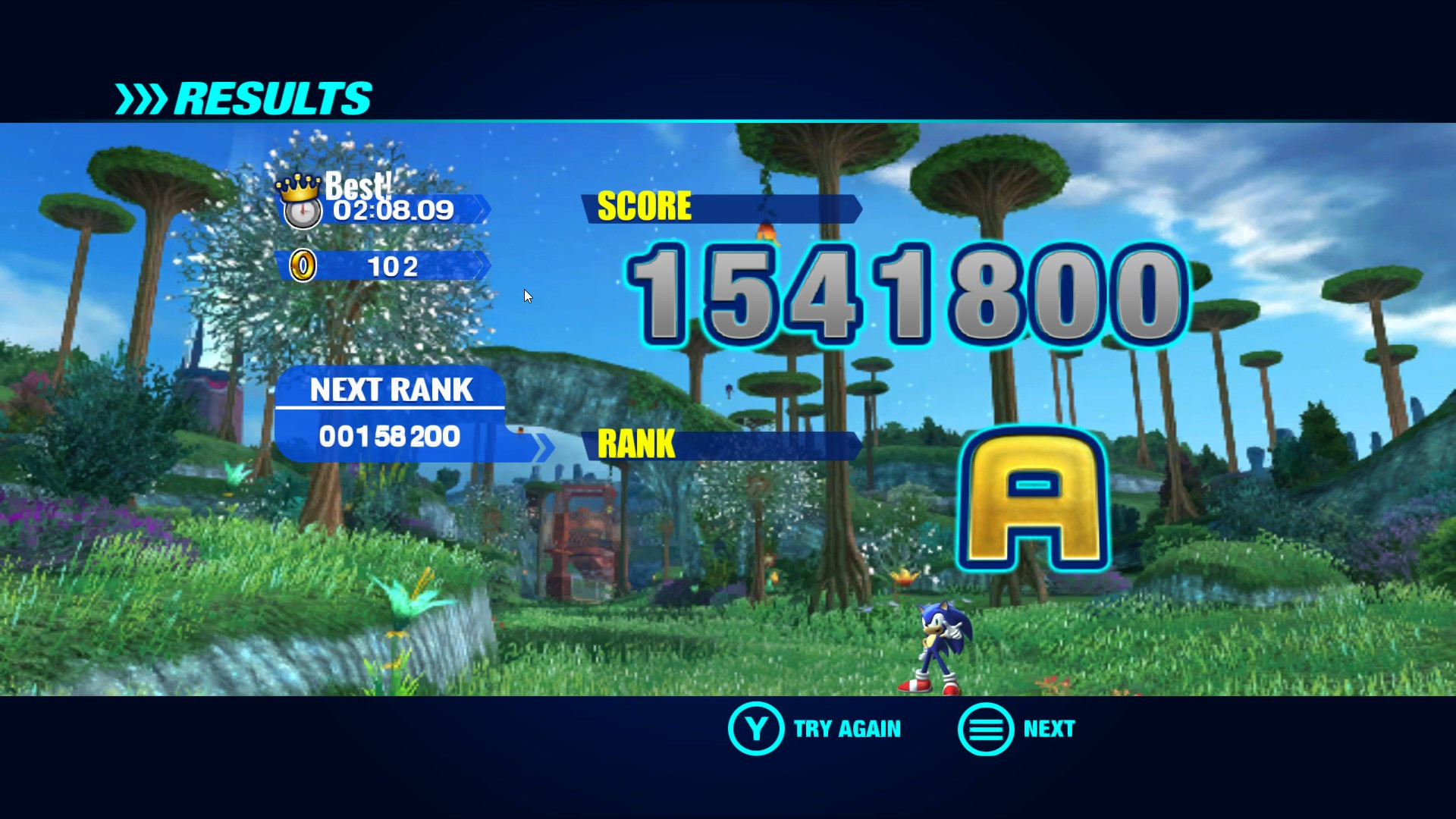
Task: Click the golden ring icon
Action: (302, 265)
